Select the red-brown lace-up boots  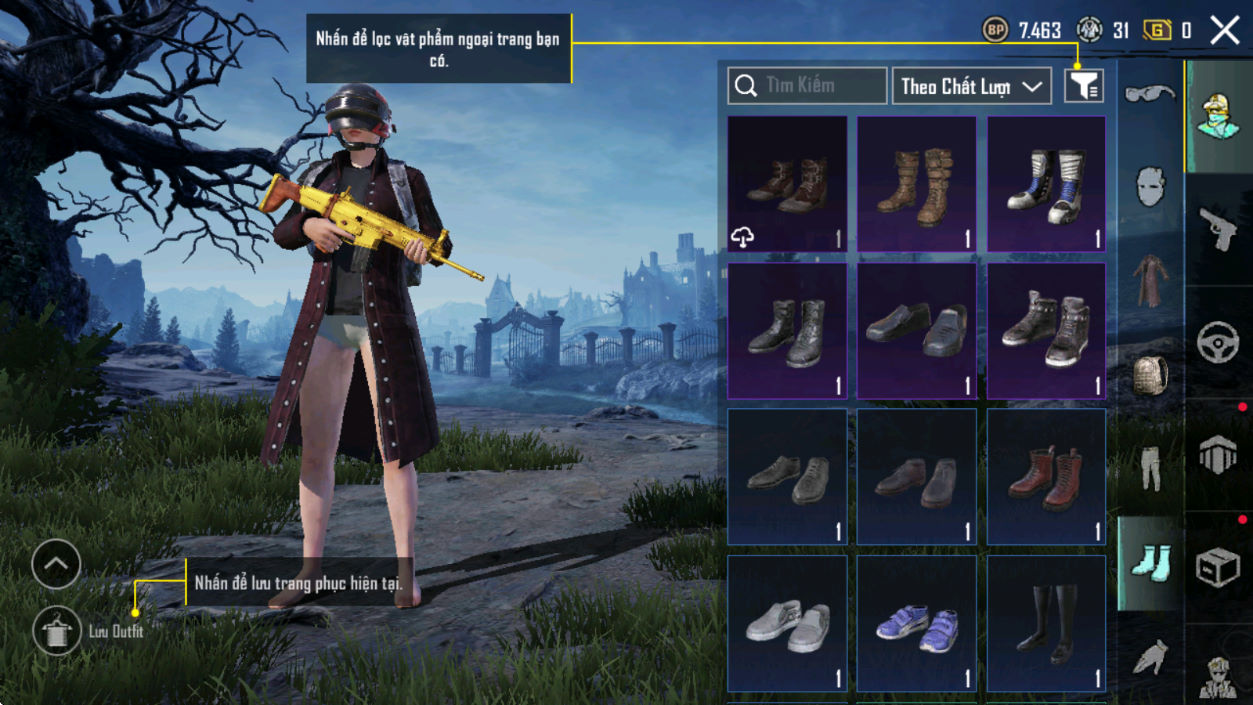(1046, 477)
